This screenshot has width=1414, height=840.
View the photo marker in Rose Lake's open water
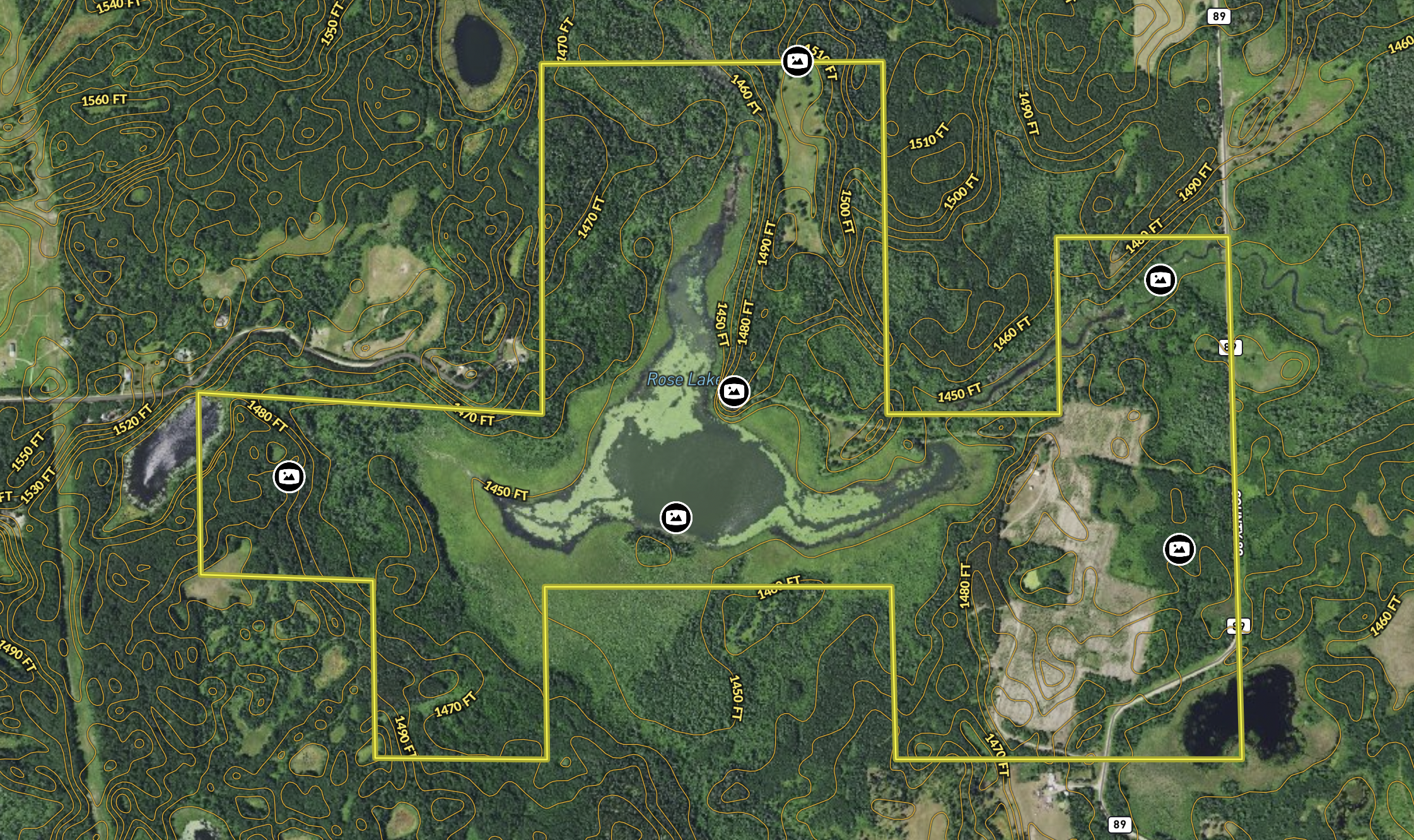(x=675, y=518)
